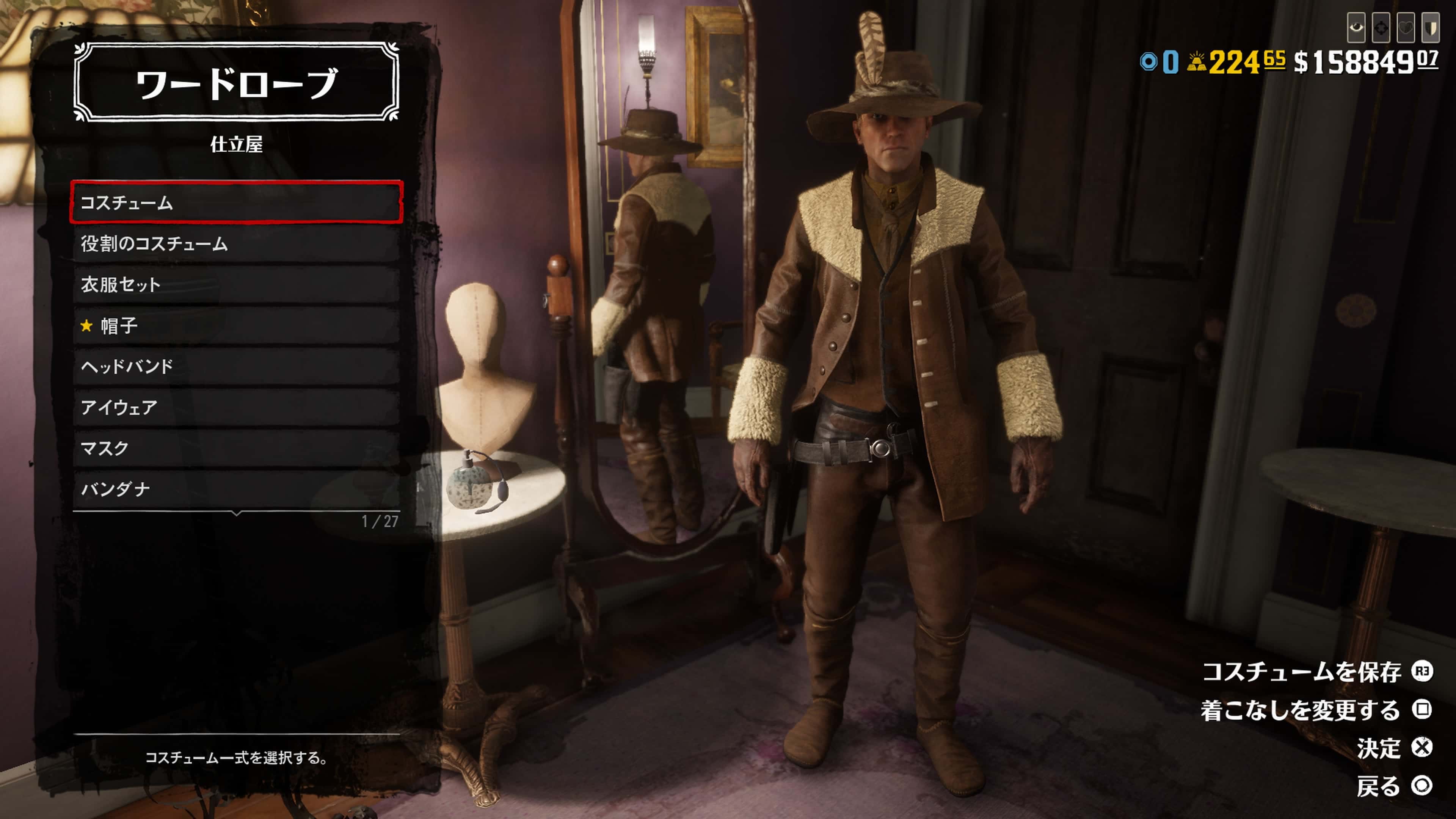Viewport: 1456px width, 819px height.
Task: Select ヘッドバンド in the wardrobe list
Action: tap(236, 366)
